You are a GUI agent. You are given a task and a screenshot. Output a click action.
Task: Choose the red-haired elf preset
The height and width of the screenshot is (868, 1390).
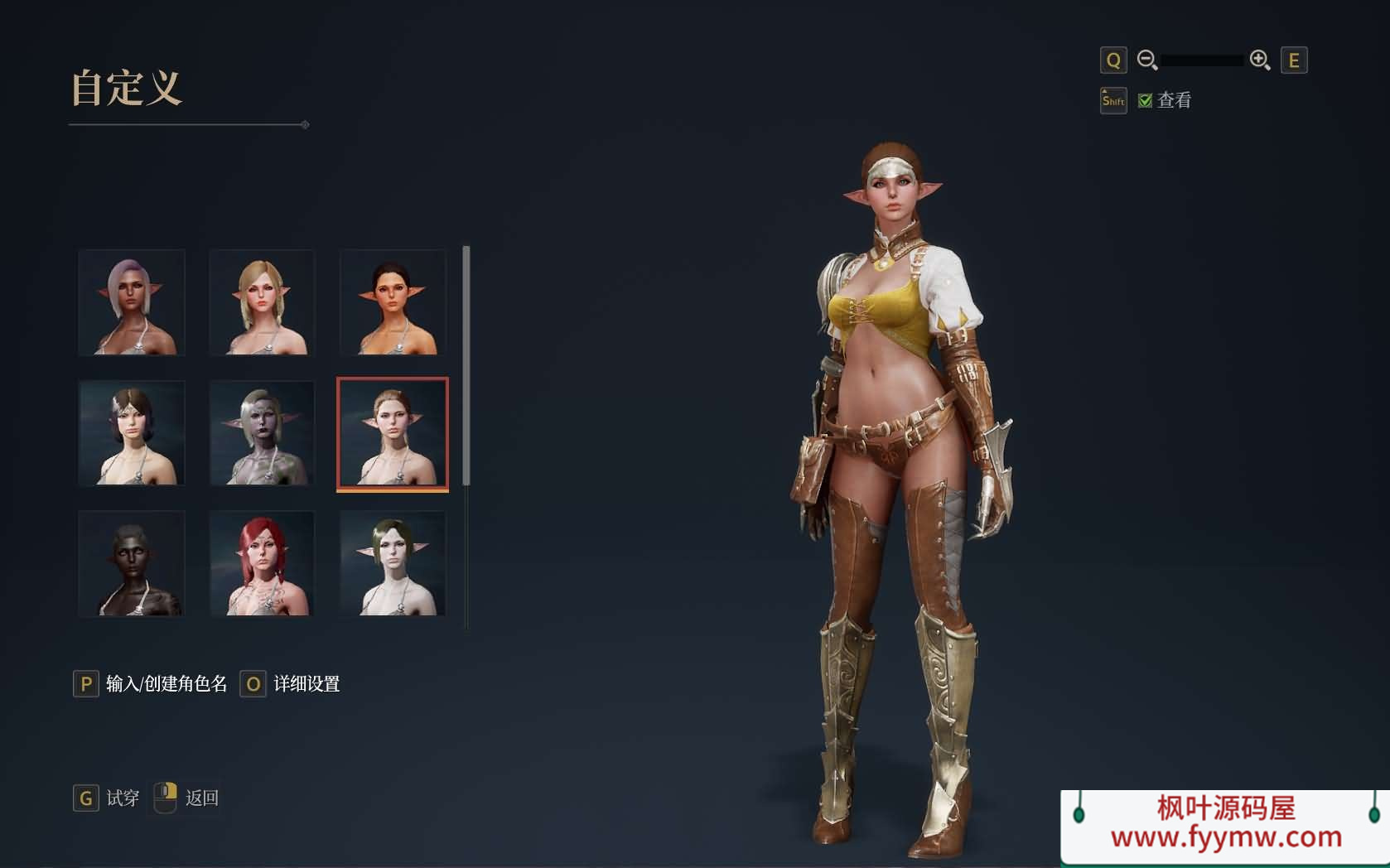tap(262, 563)
